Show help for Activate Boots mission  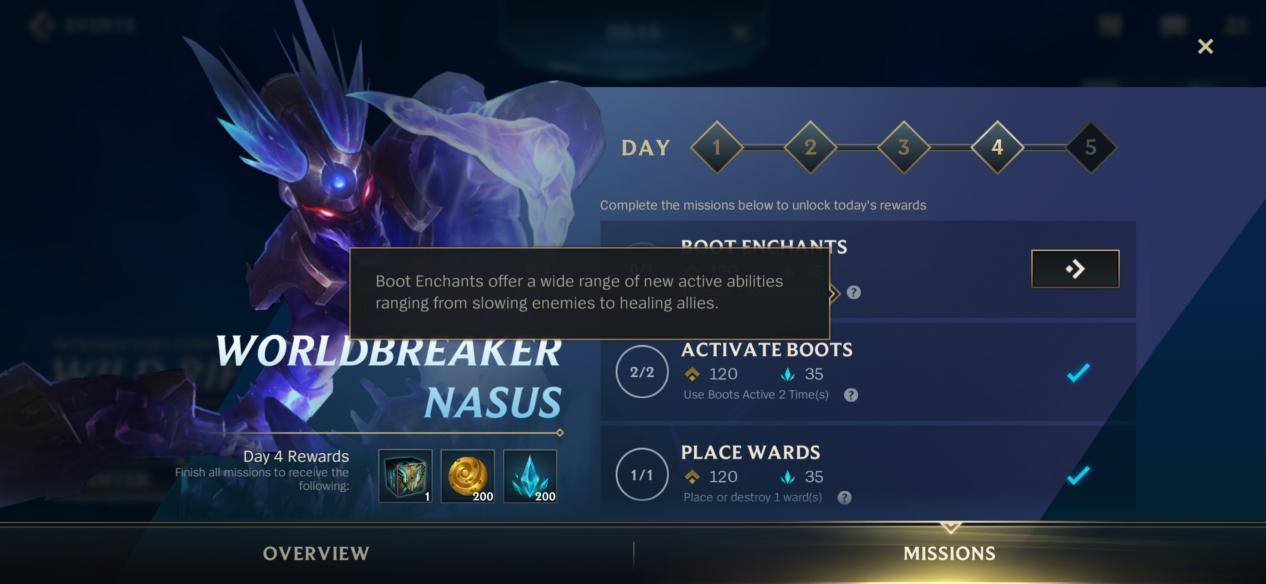point(851,395)
